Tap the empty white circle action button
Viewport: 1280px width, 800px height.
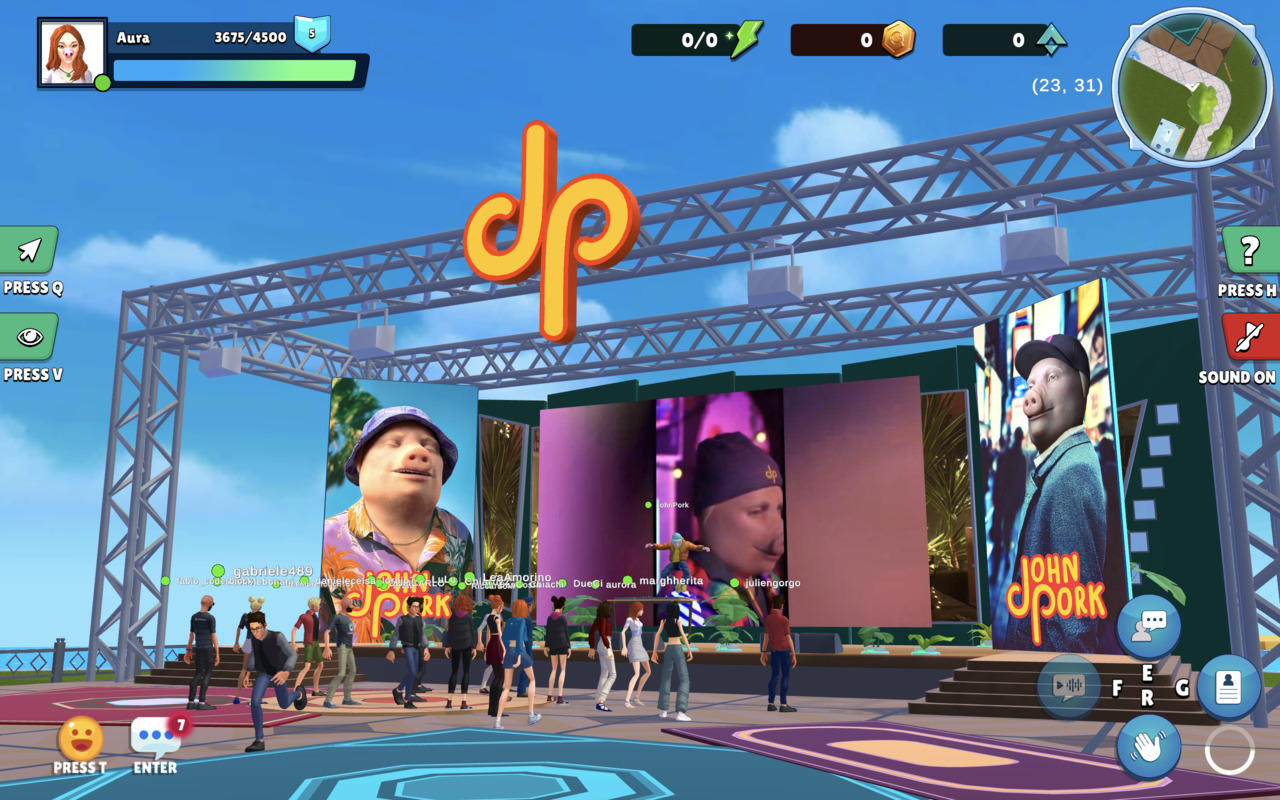coord(1229,750)
